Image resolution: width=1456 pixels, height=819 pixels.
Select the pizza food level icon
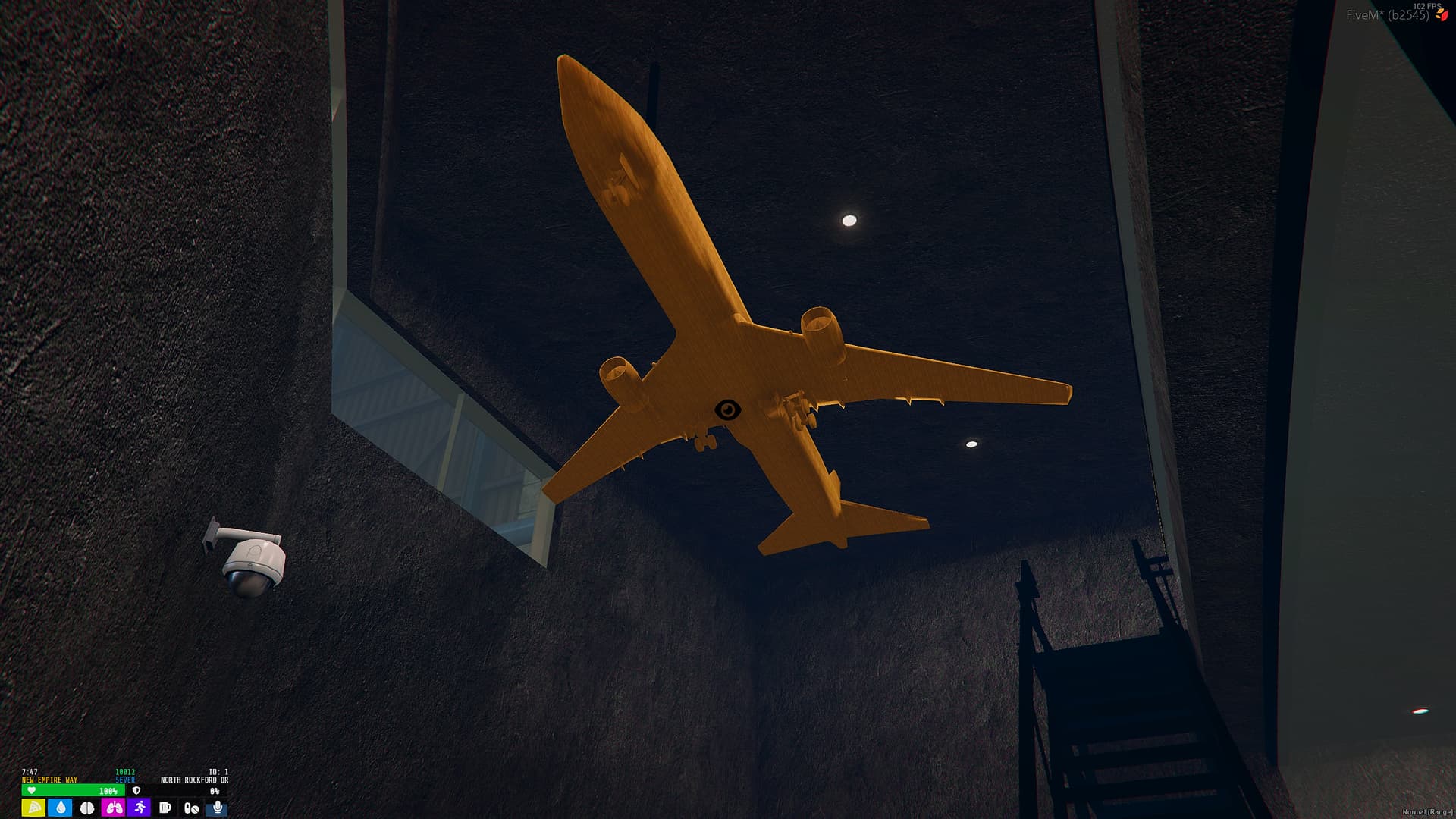click(33, 808)
